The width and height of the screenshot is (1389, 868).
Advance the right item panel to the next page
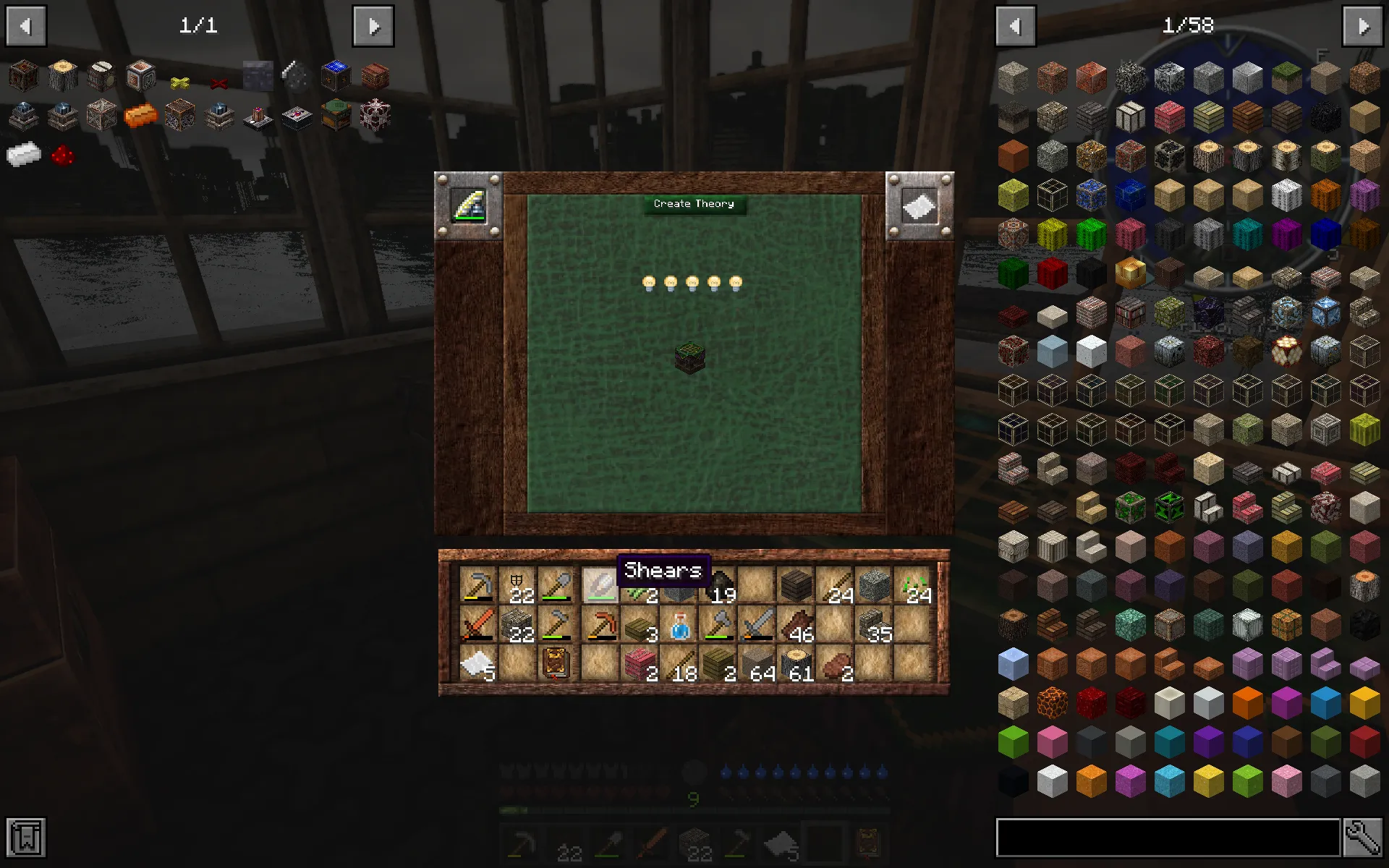[1363, 25]
